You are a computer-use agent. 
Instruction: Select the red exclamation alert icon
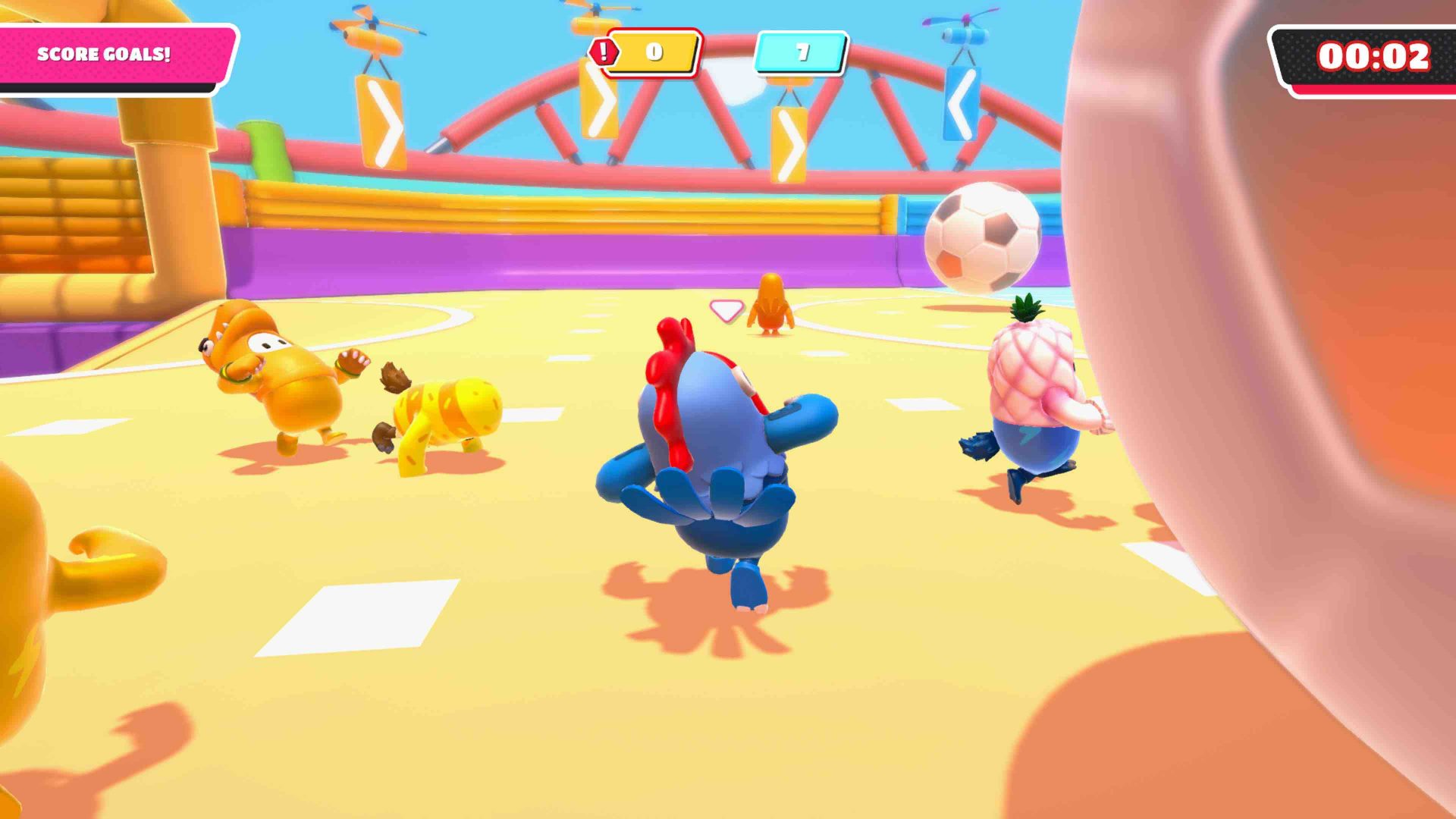click(x=604, y=52)
